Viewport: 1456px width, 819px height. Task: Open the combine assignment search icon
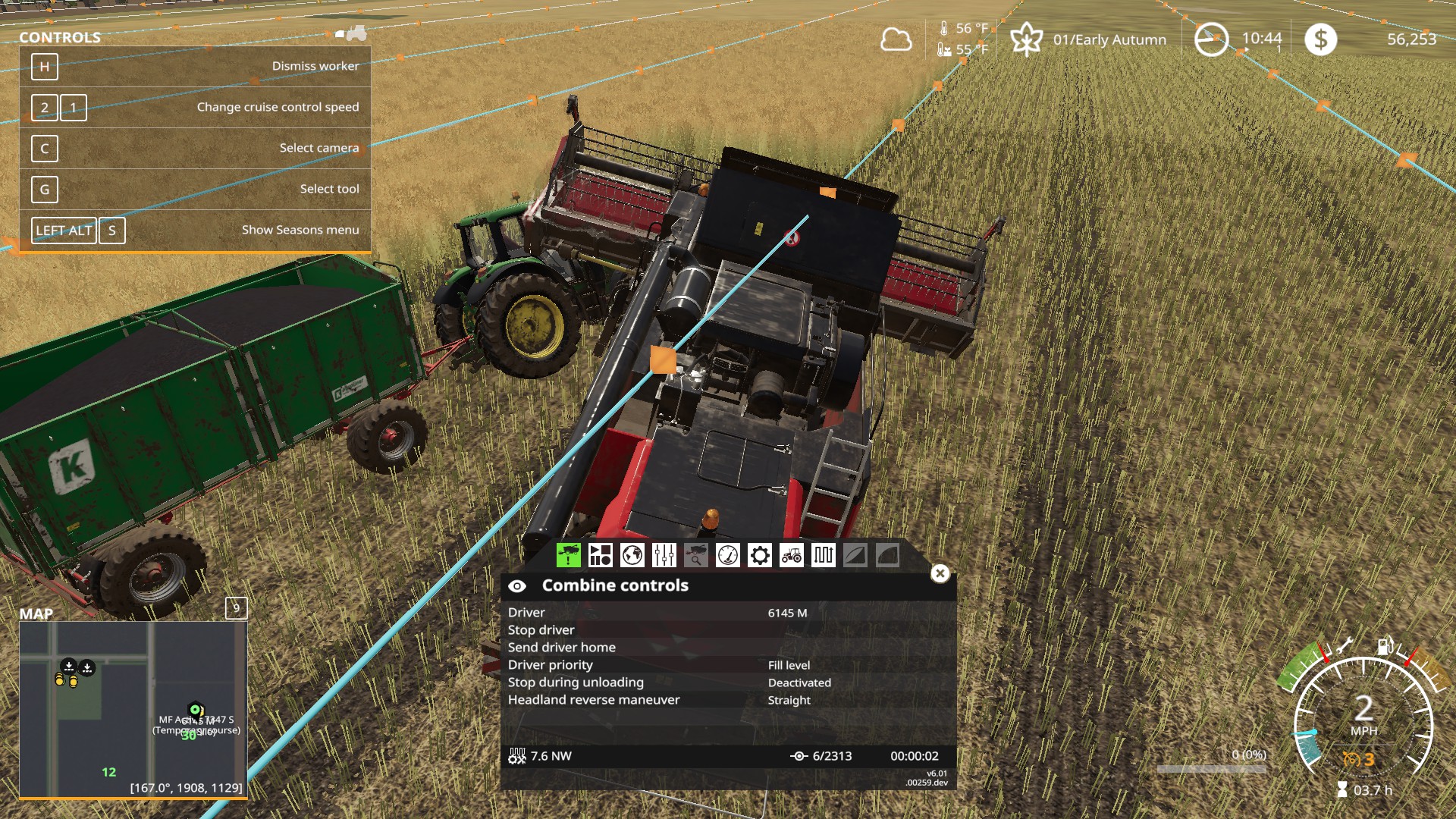(695, 556)
